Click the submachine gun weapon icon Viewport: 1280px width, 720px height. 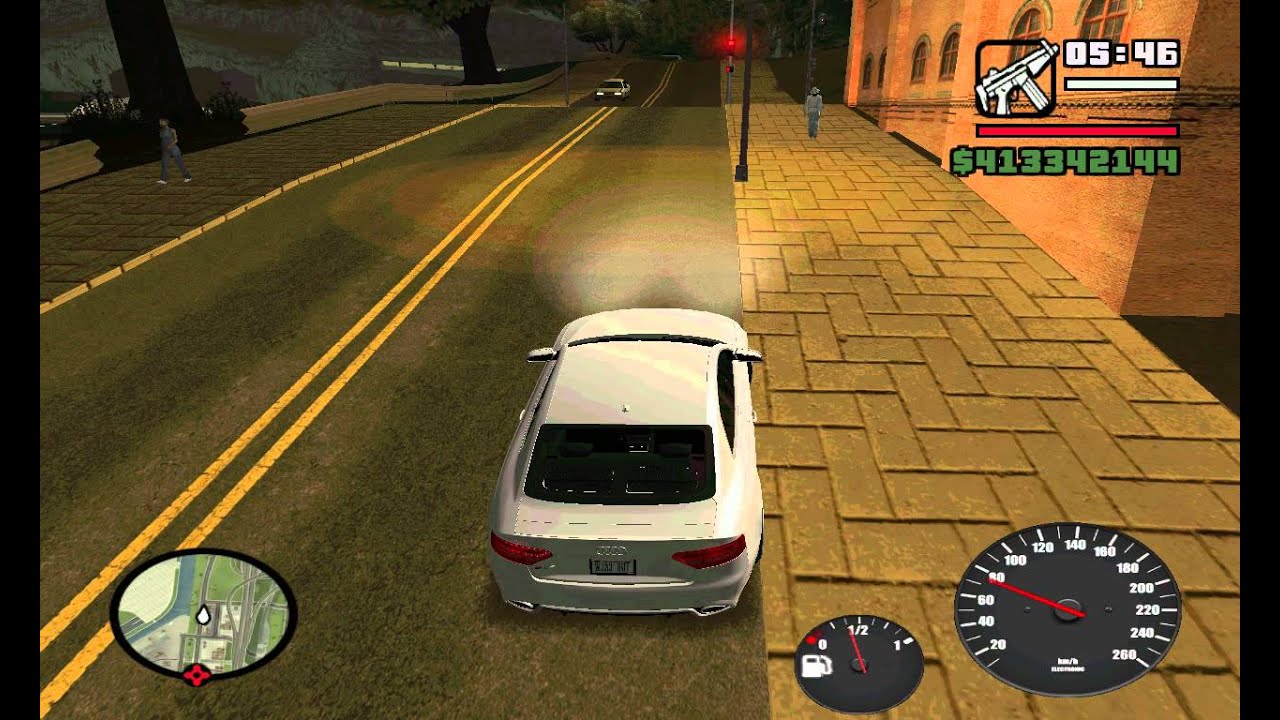click(1015, 77)
